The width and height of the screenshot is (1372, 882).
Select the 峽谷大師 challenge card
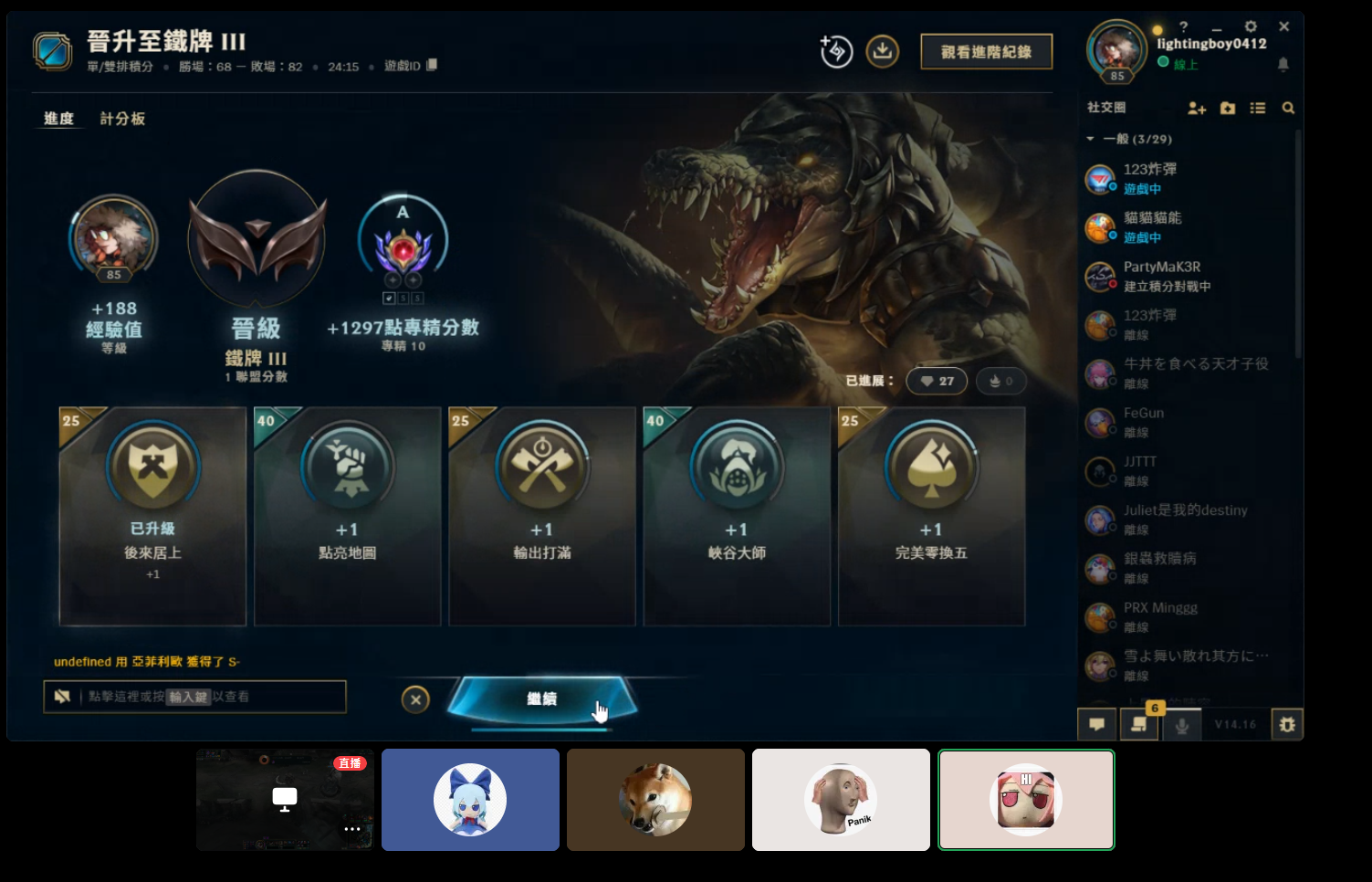click(x=737, y=516)
